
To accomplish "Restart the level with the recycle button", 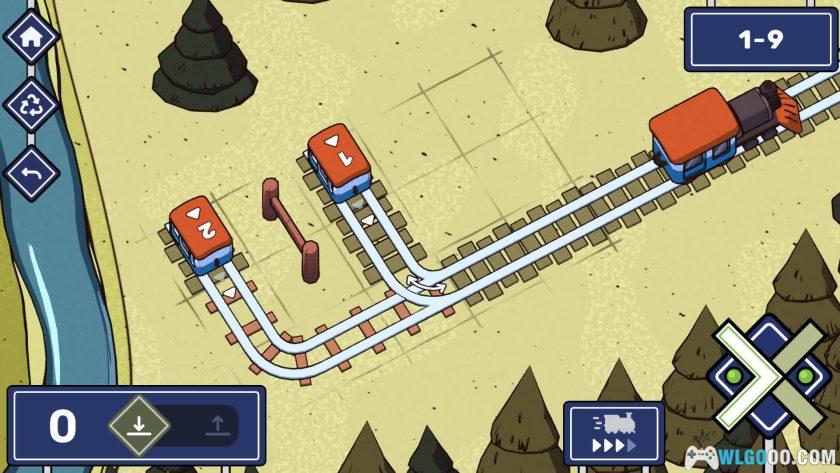I will pos(30,105).
